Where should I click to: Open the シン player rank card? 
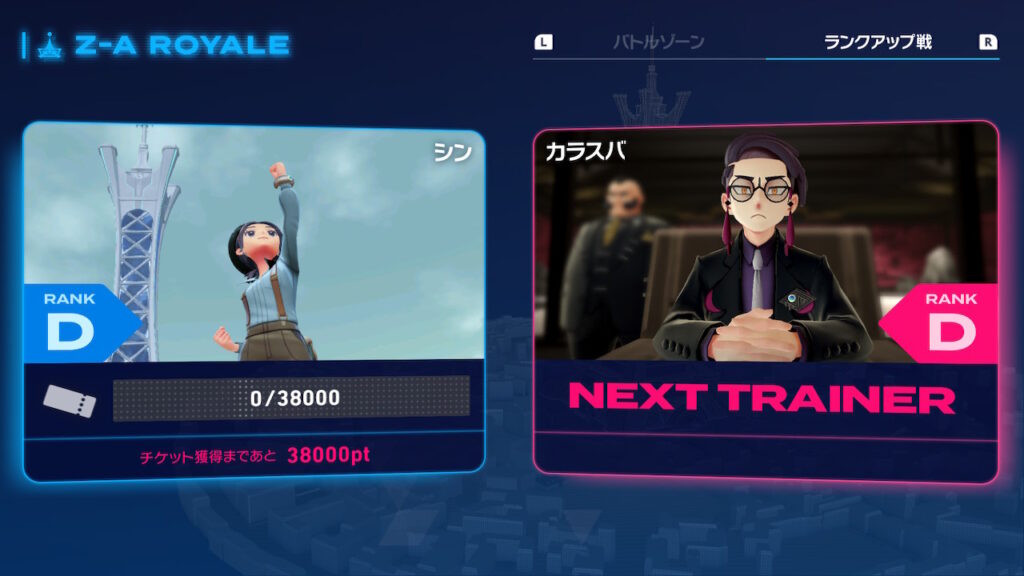pos(254,300)
